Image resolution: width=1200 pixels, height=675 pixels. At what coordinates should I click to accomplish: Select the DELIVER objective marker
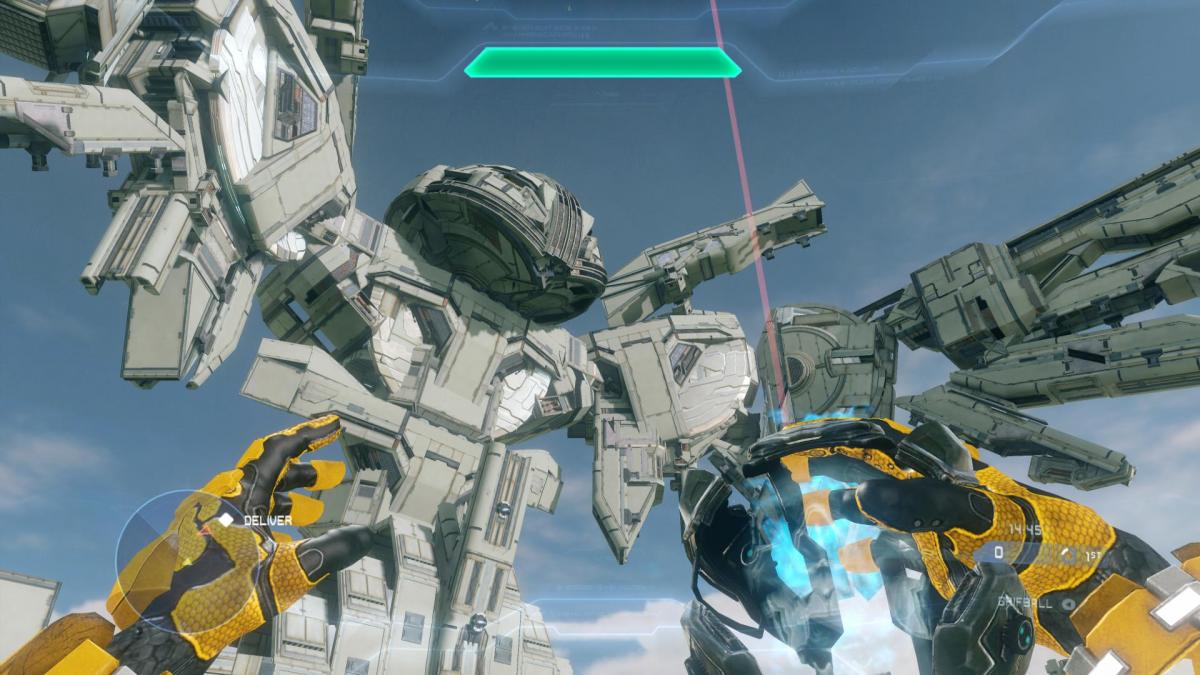tap(227, 520)
